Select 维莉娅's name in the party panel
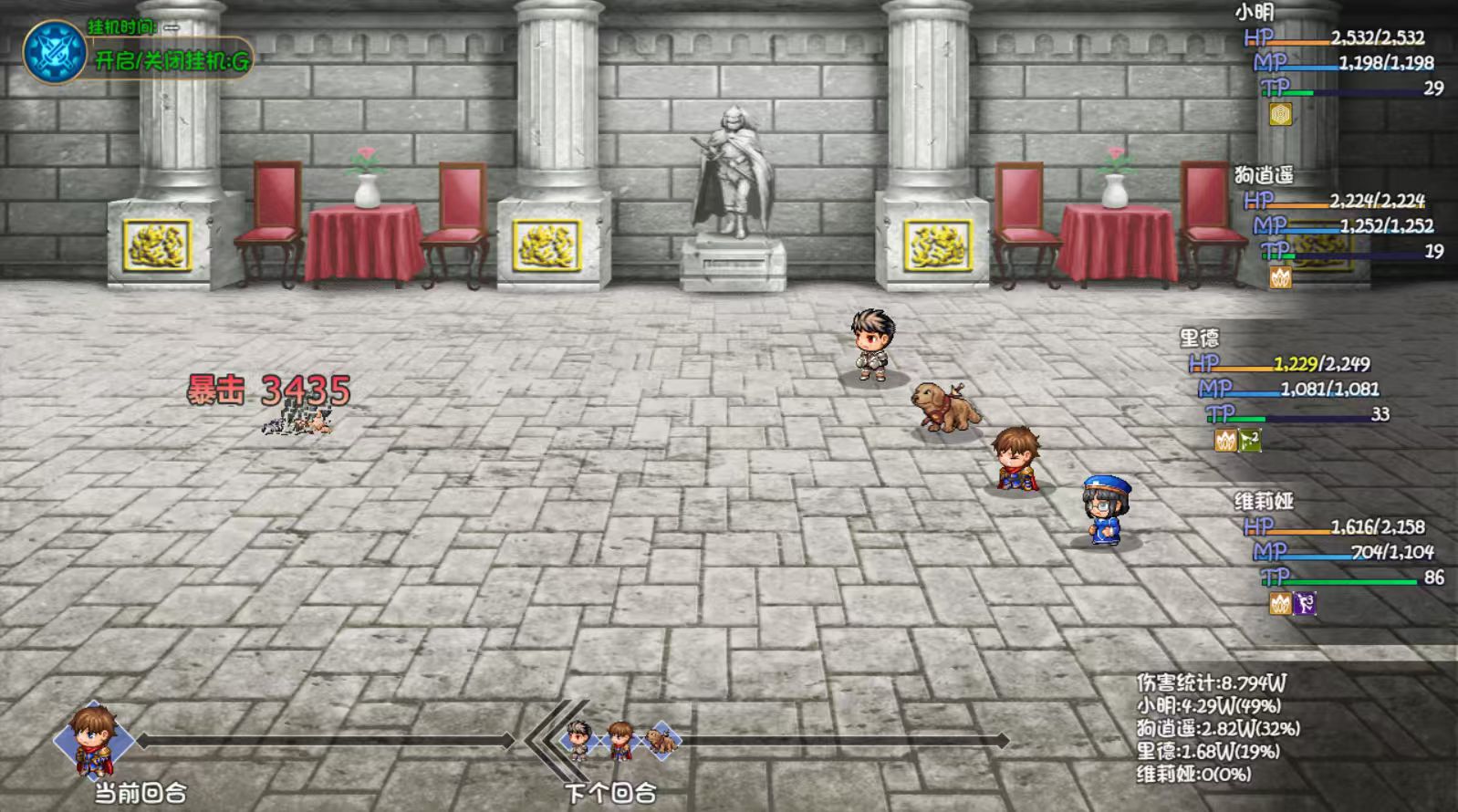Viewport: 1458px width, 812px height. click(x=1264, y=502)
